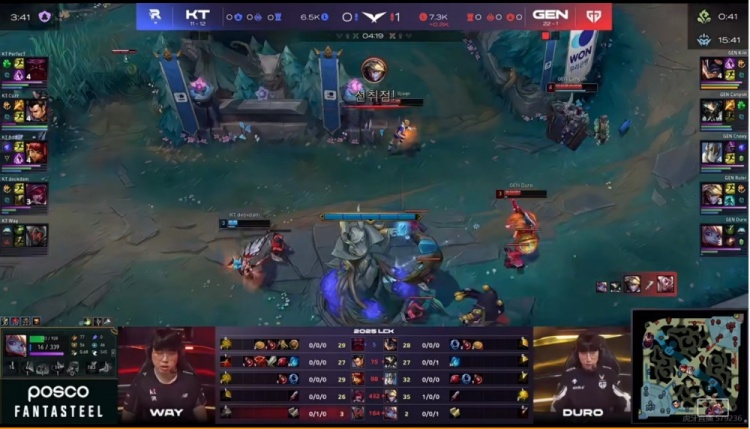Click the KT team logo in scoreboard

tap(156, 16)
